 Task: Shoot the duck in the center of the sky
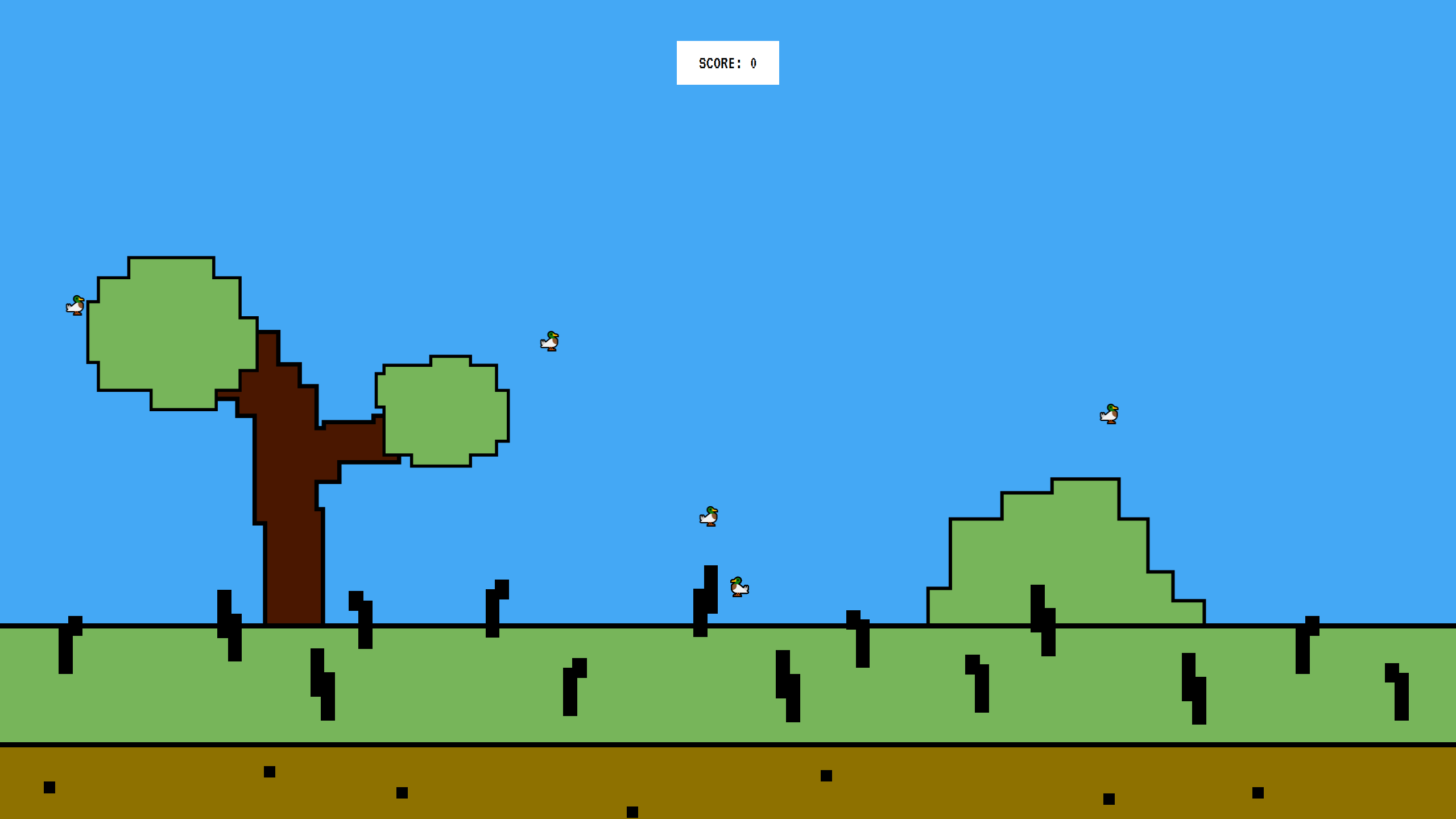coord(709,516)
